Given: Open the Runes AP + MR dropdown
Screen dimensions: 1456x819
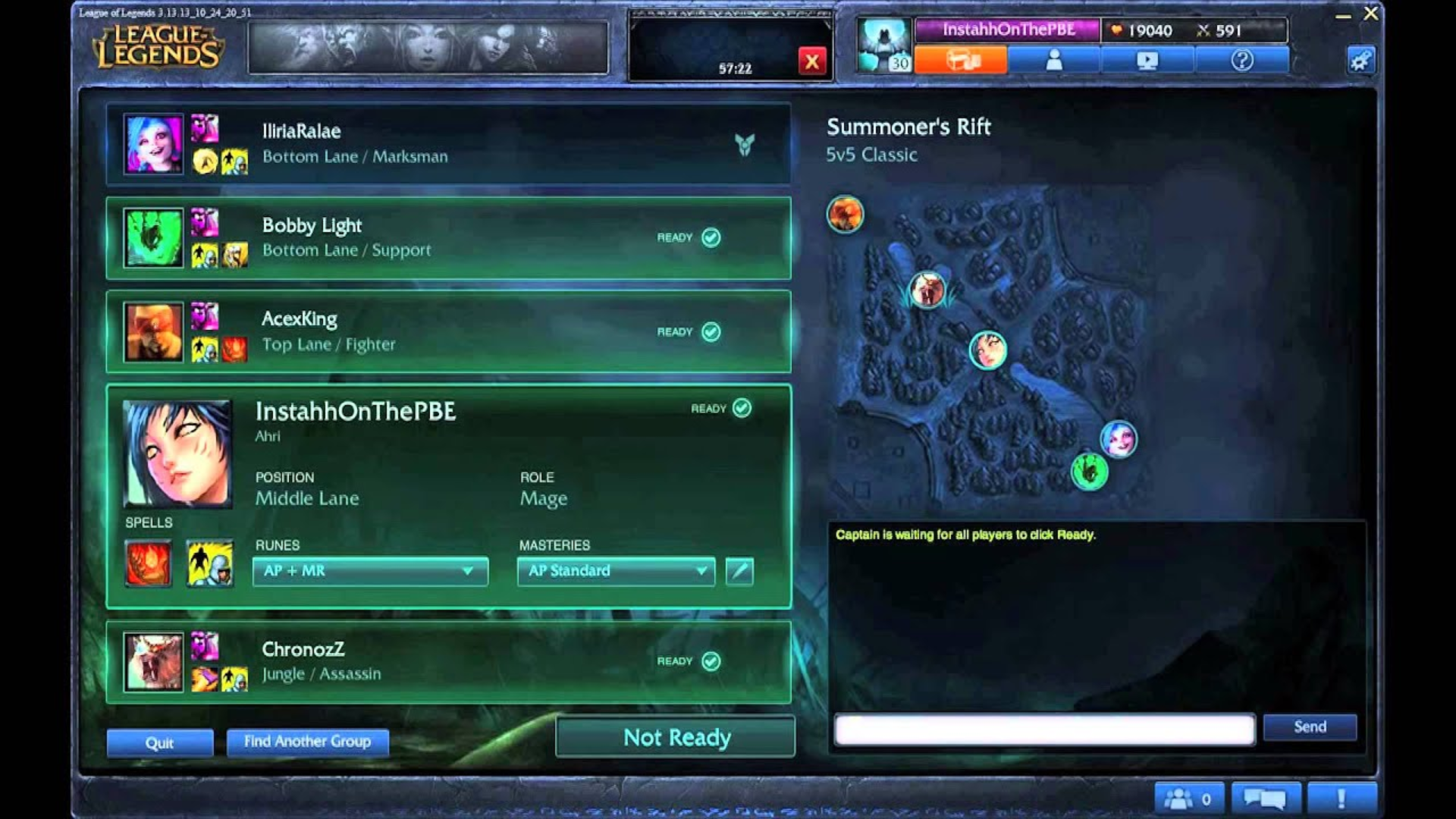Looking at the screenshot, I should pos(369,572).
